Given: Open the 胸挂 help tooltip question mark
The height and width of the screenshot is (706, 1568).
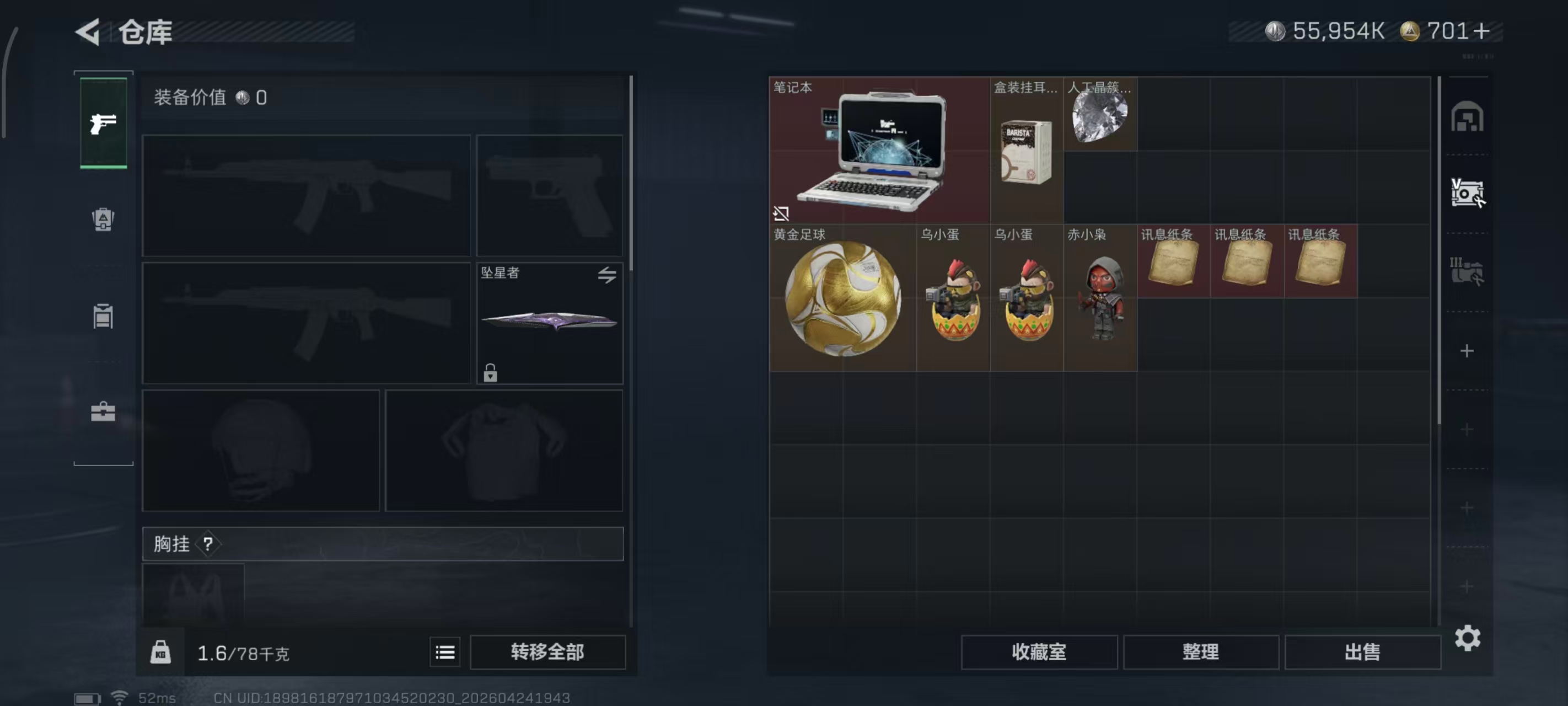Looking at the screenshot, I should point(210,544).
